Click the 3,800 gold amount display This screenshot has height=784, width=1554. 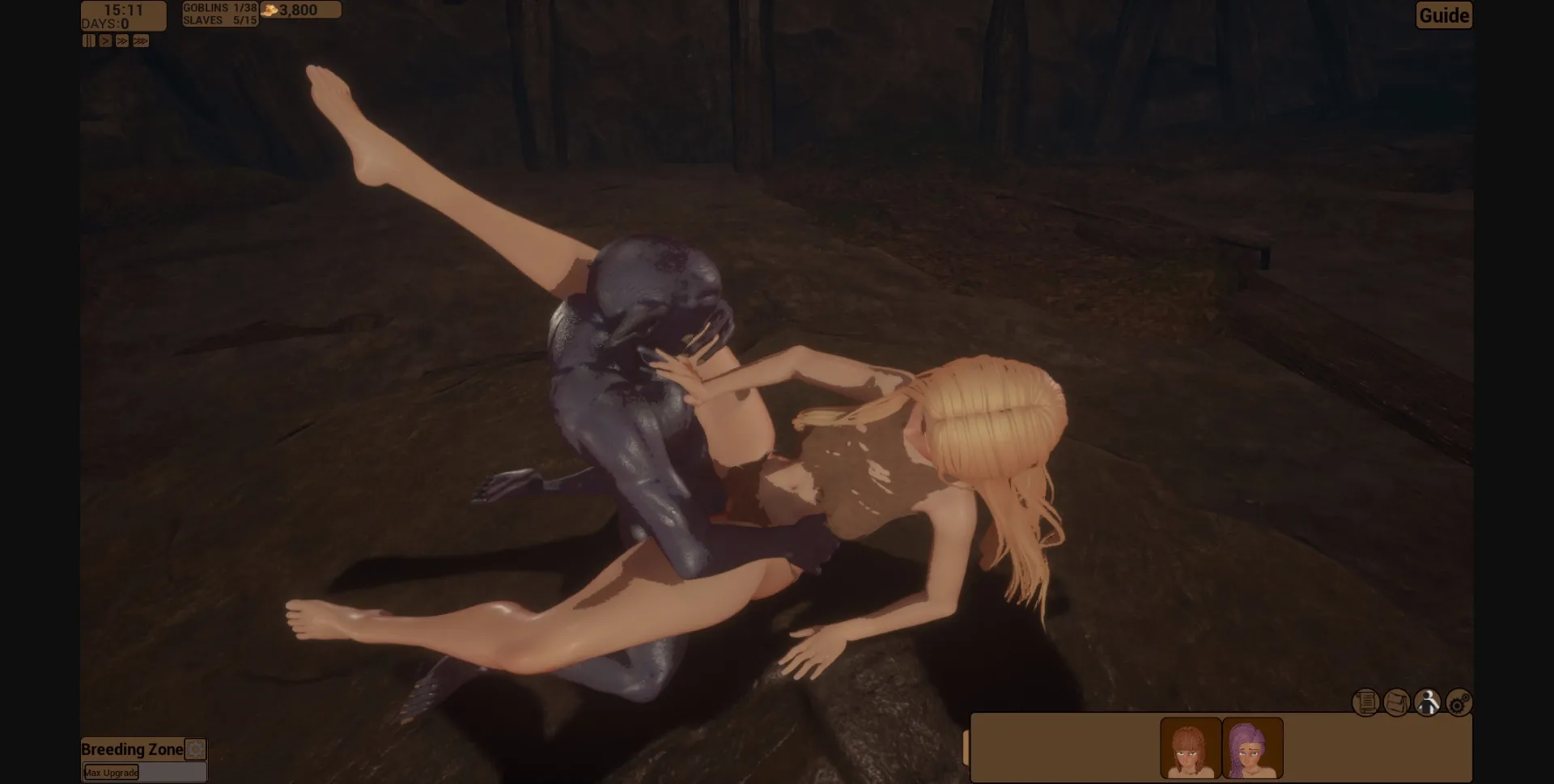tap(299, 10)
